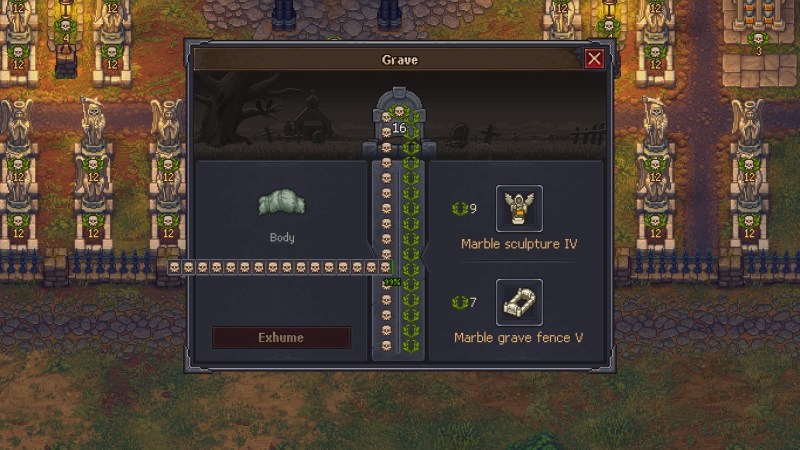Select the Body slot icon

click(281, 203)
